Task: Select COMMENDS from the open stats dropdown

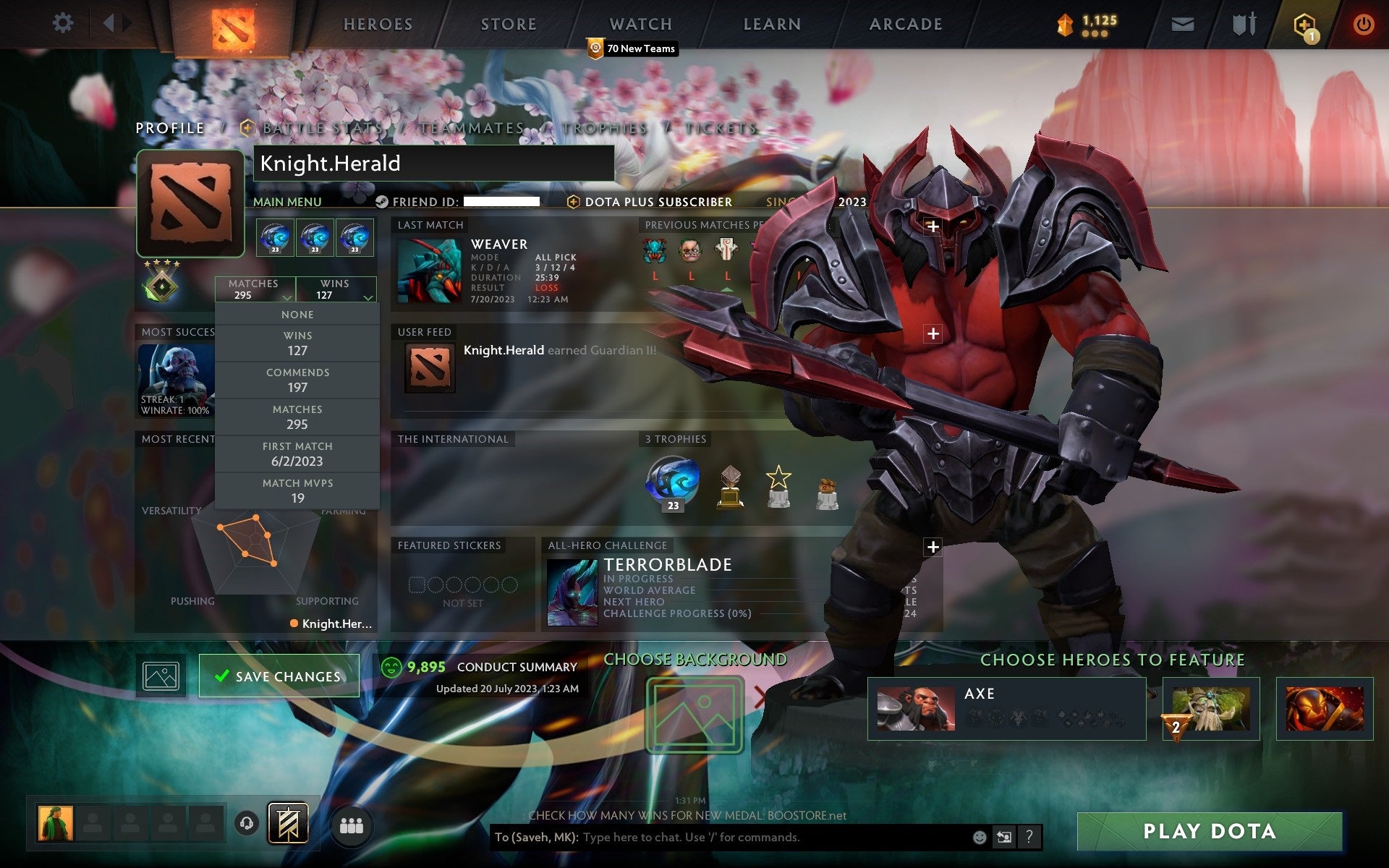Action: (x=298, y=380)
